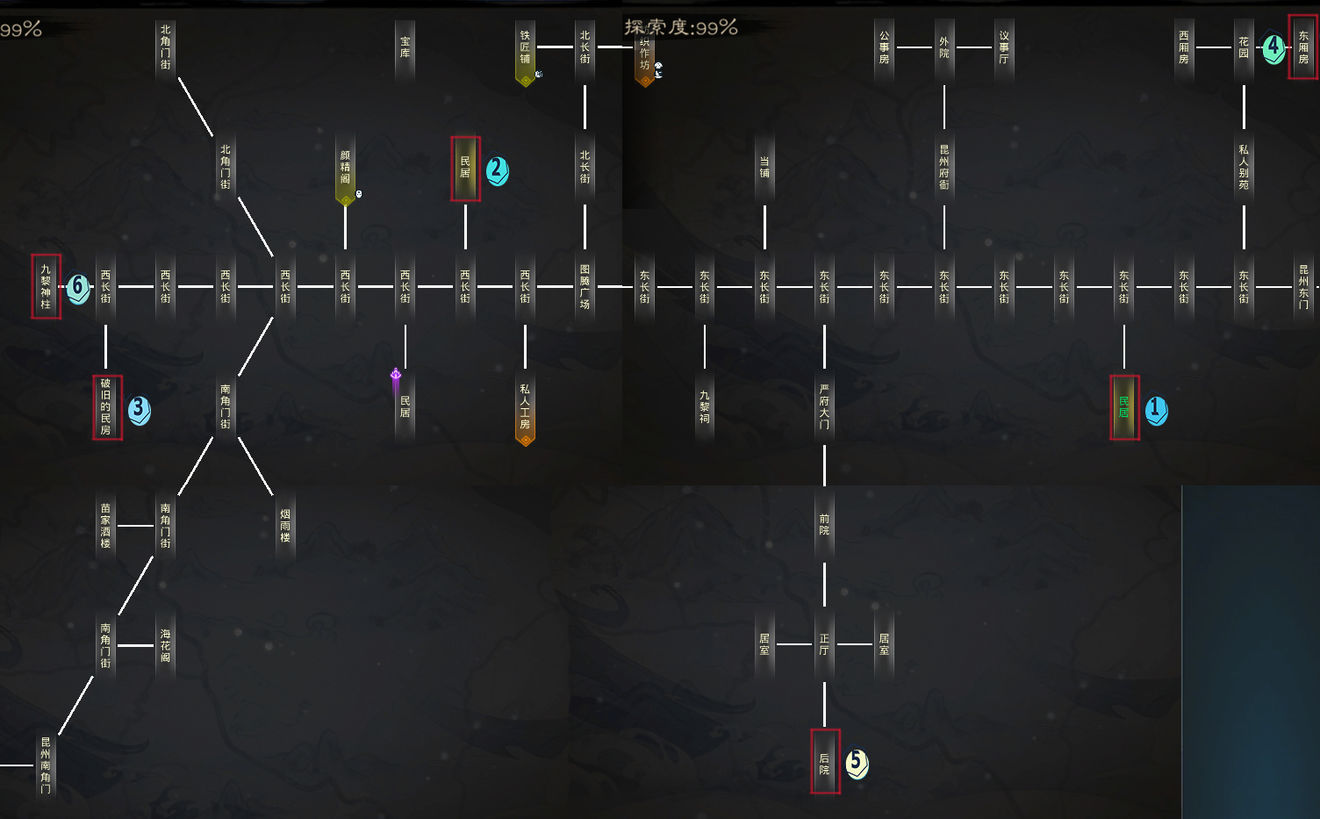Screen dimensions: 1320x819
Task: Open the 海花阁 location
Action: click(165, 645)
